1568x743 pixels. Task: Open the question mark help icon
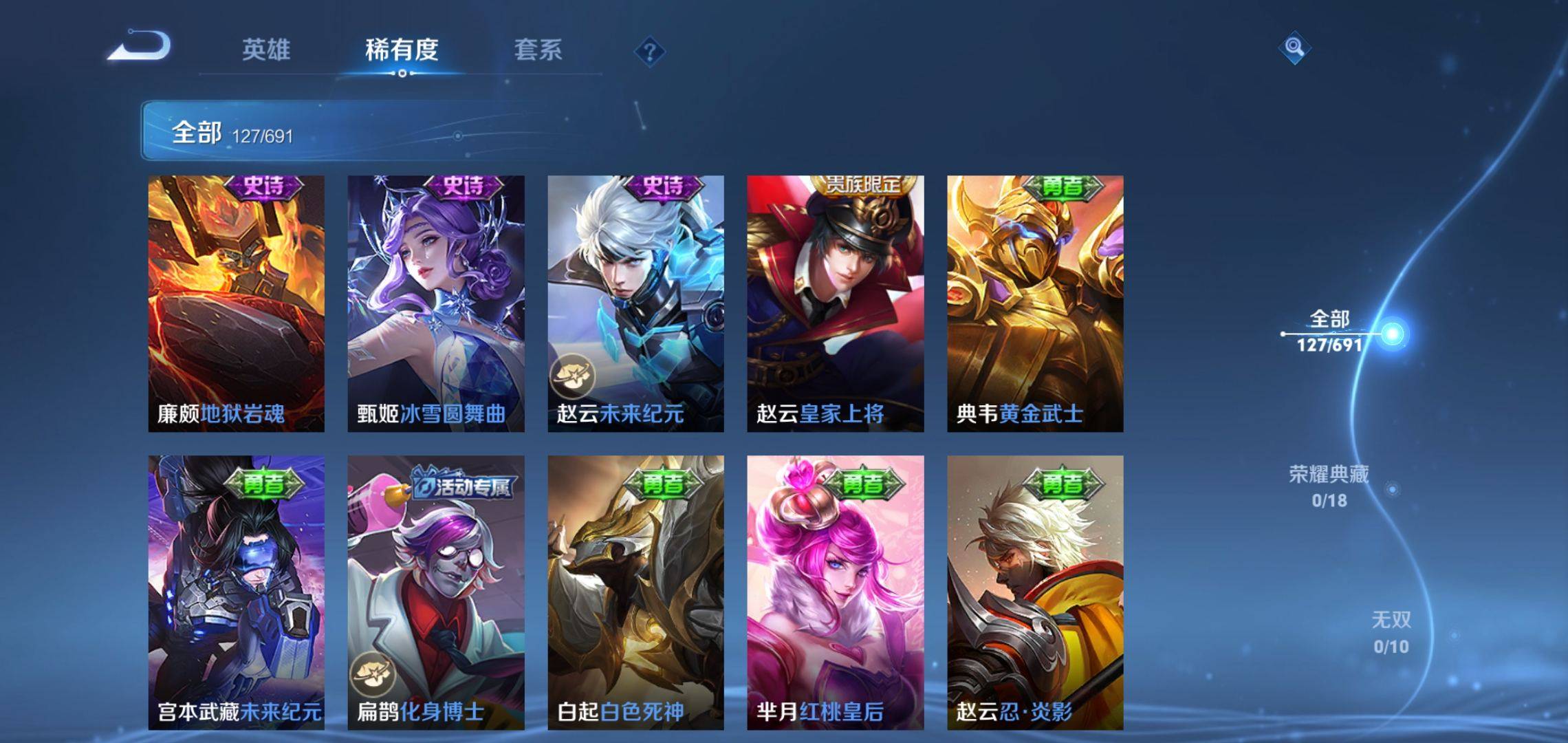pyautogui.click(x=650, y=52)
